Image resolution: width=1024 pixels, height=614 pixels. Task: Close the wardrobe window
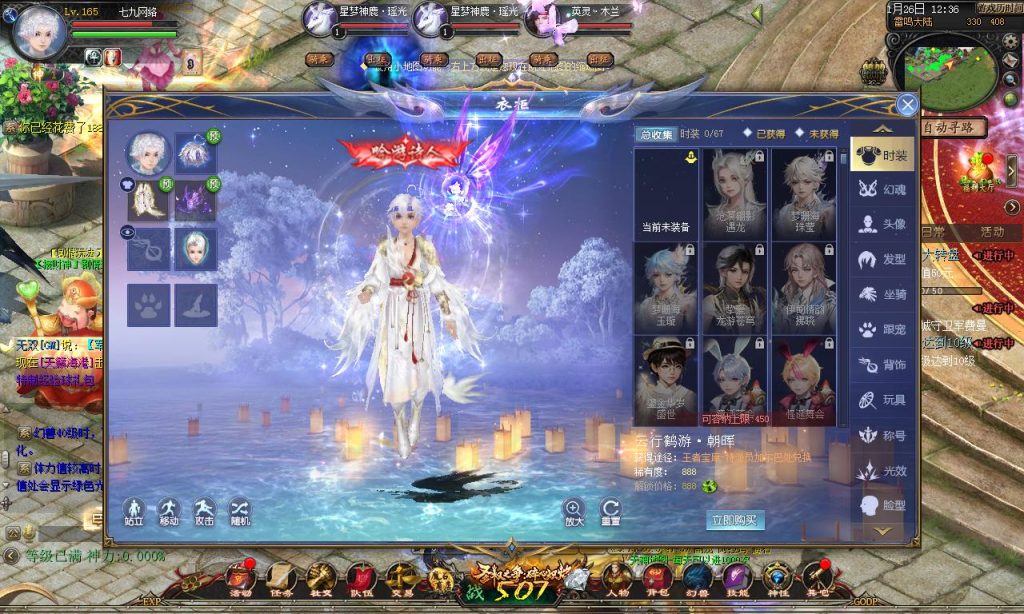tap(907, 105)
